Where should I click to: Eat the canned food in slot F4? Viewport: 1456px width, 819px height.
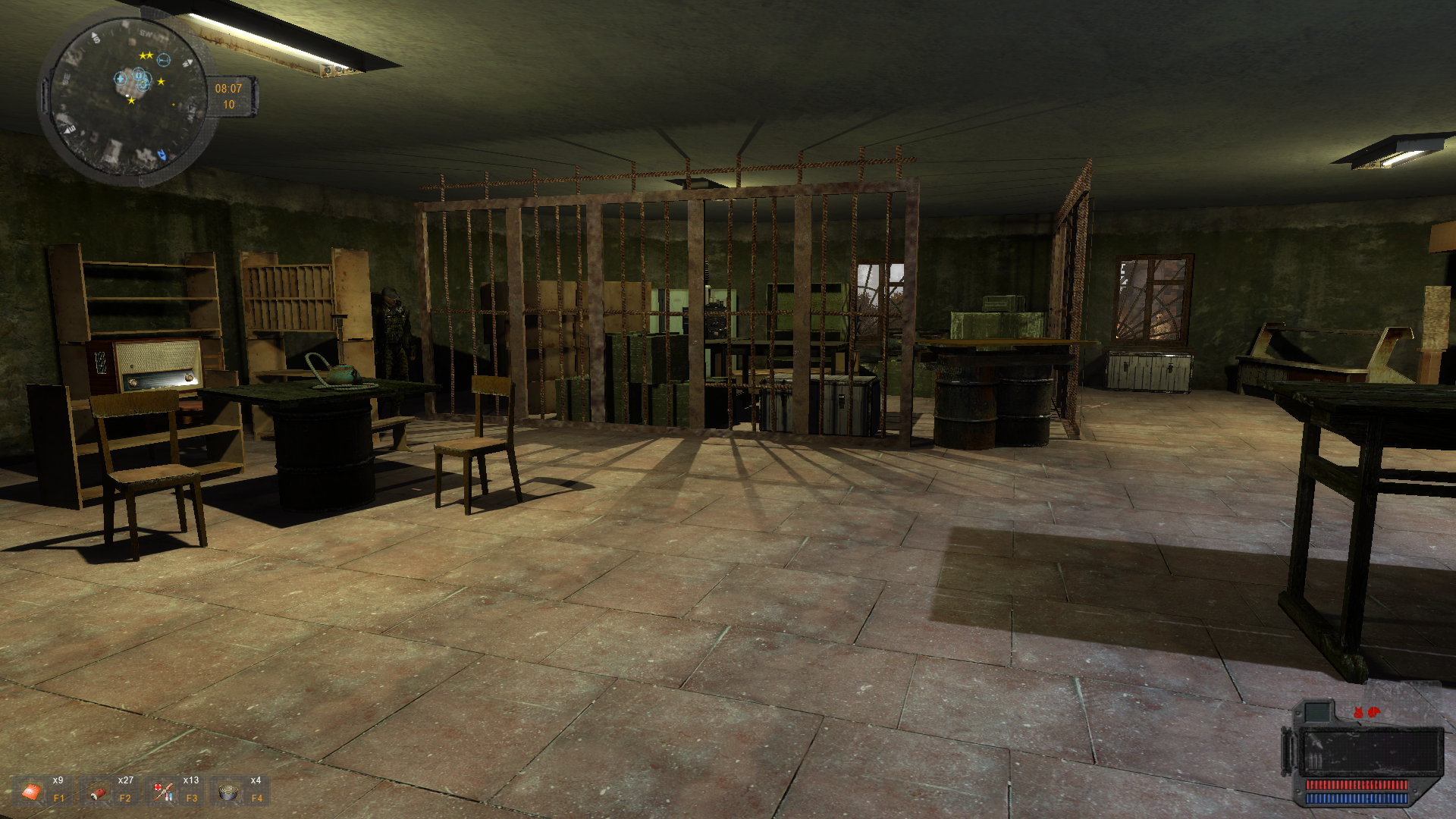(227, 792)
